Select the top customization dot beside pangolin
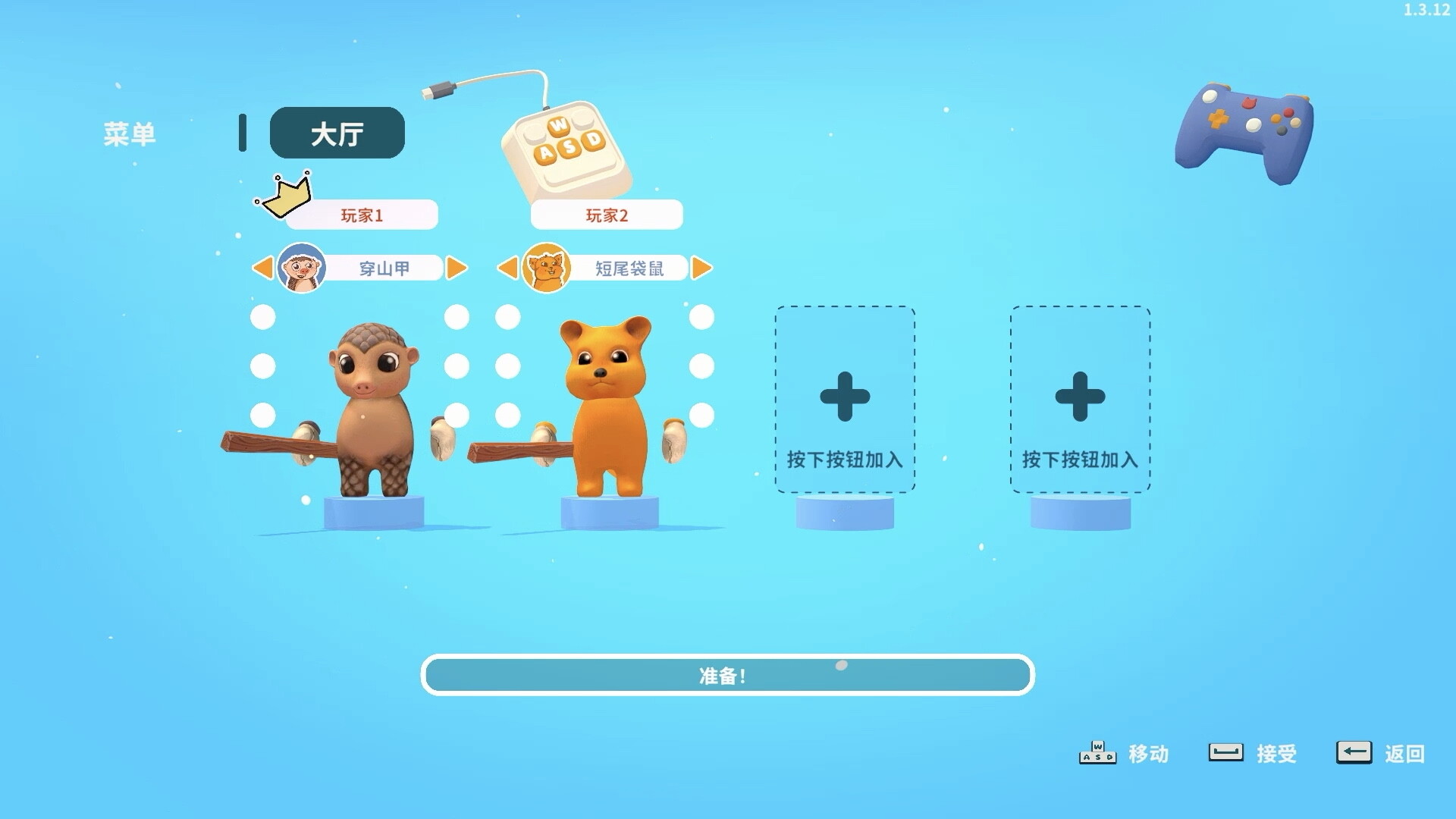Image resolution: width=1456 pixels, height=819 pixels. [262, 316]
